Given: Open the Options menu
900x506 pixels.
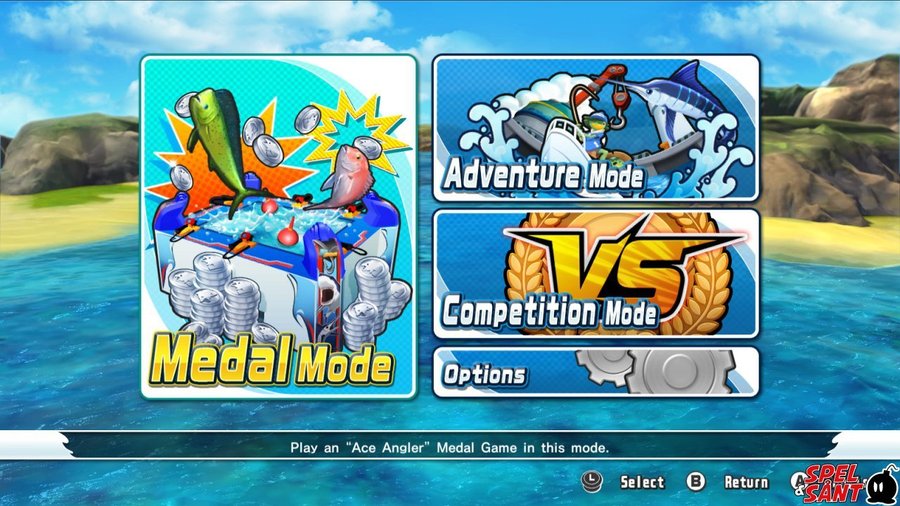Looking at the screenshot, I should tap(595, 372).
